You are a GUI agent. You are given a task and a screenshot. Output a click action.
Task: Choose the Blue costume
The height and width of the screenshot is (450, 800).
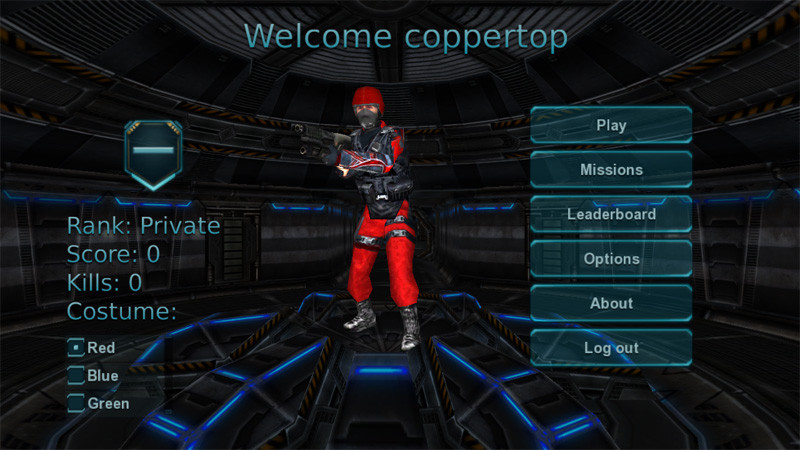[76, 376]
